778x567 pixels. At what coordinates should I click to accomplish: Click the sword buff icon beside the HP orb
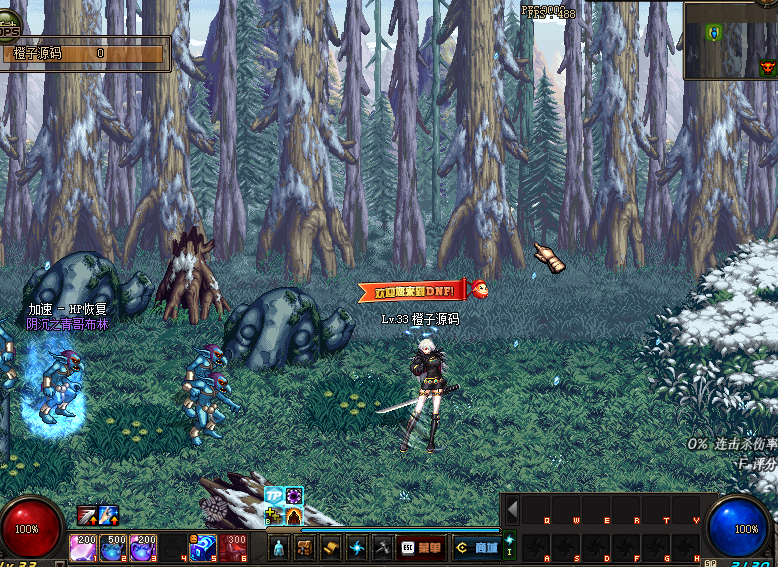coord(87,516)
